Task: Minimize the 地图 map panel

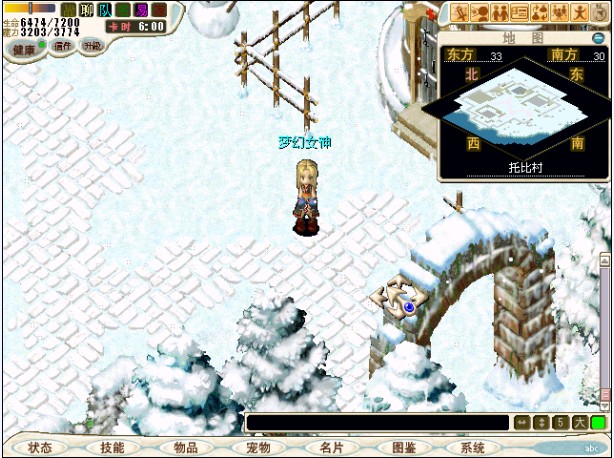Action: (x=600, y=38)
